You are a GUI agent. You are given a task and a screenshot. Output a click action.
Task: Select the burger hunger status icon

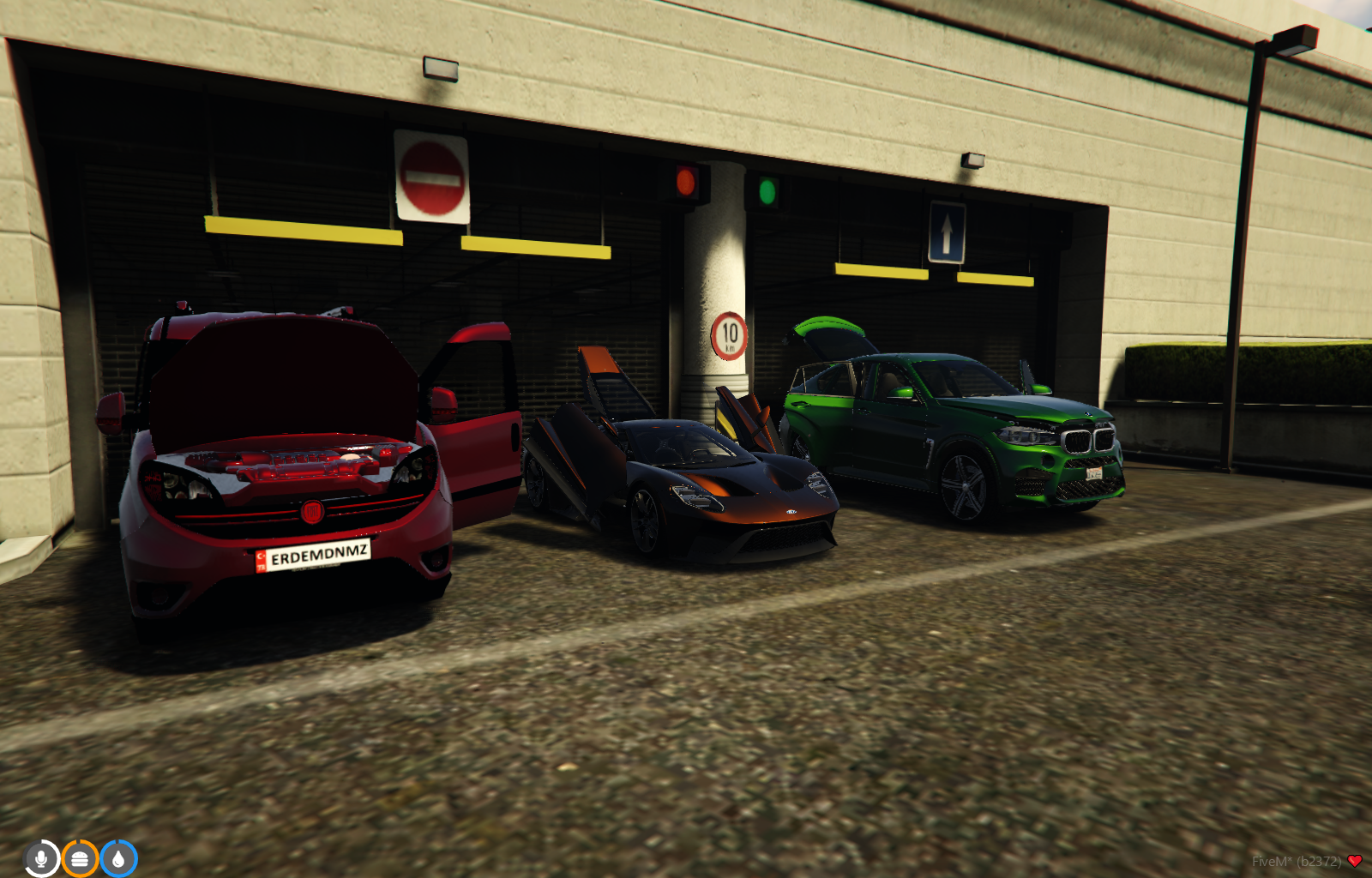[80, 858]
